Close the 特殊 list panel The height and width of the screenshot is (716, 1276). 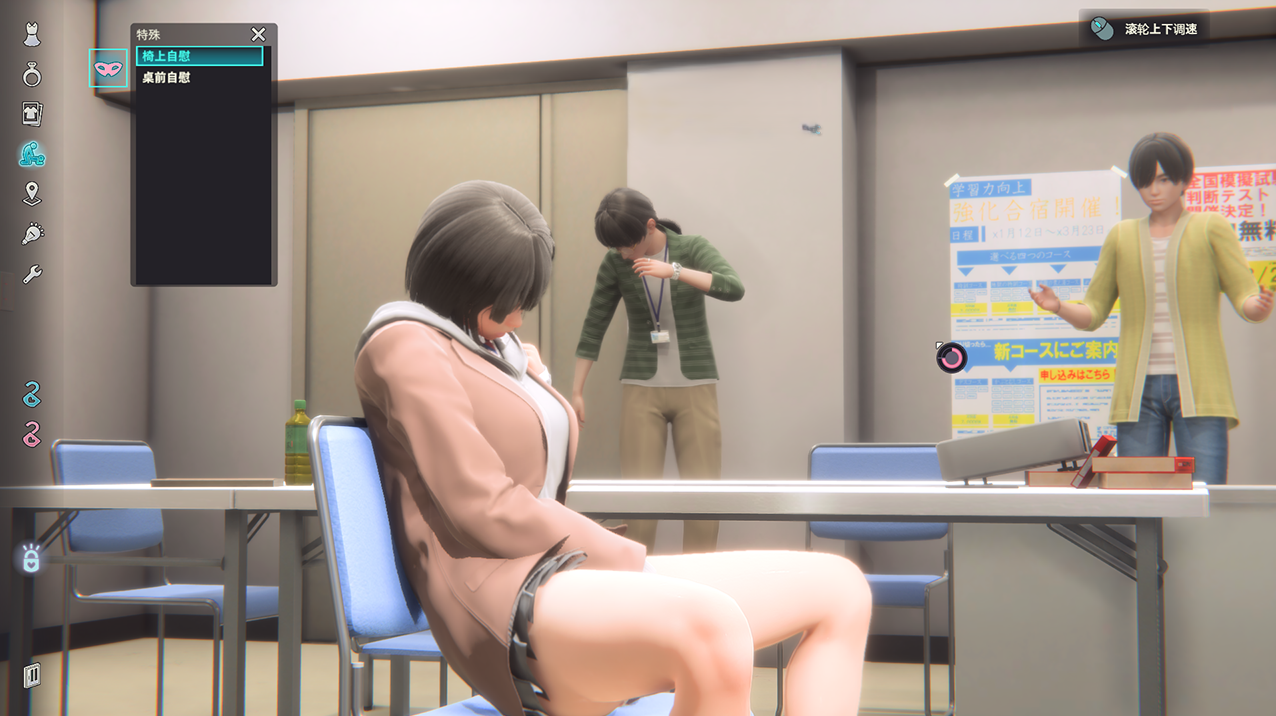tap(258, 35)
